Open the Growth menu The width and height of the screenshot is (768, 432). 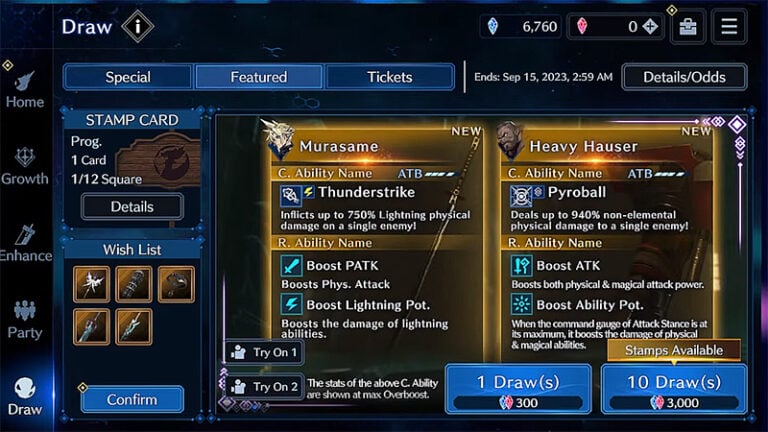(x=24, y=167)
